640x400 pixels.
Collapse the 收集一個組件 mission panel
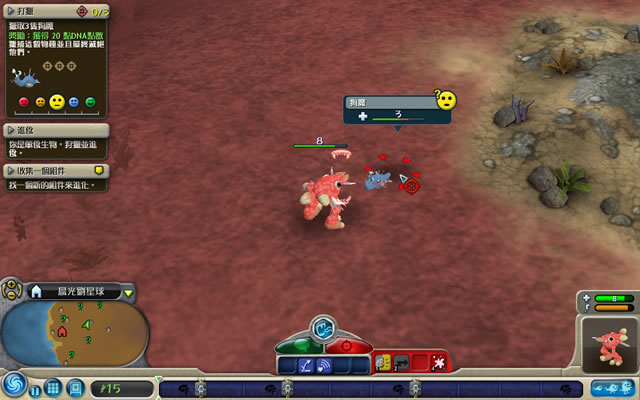(12, 171)
